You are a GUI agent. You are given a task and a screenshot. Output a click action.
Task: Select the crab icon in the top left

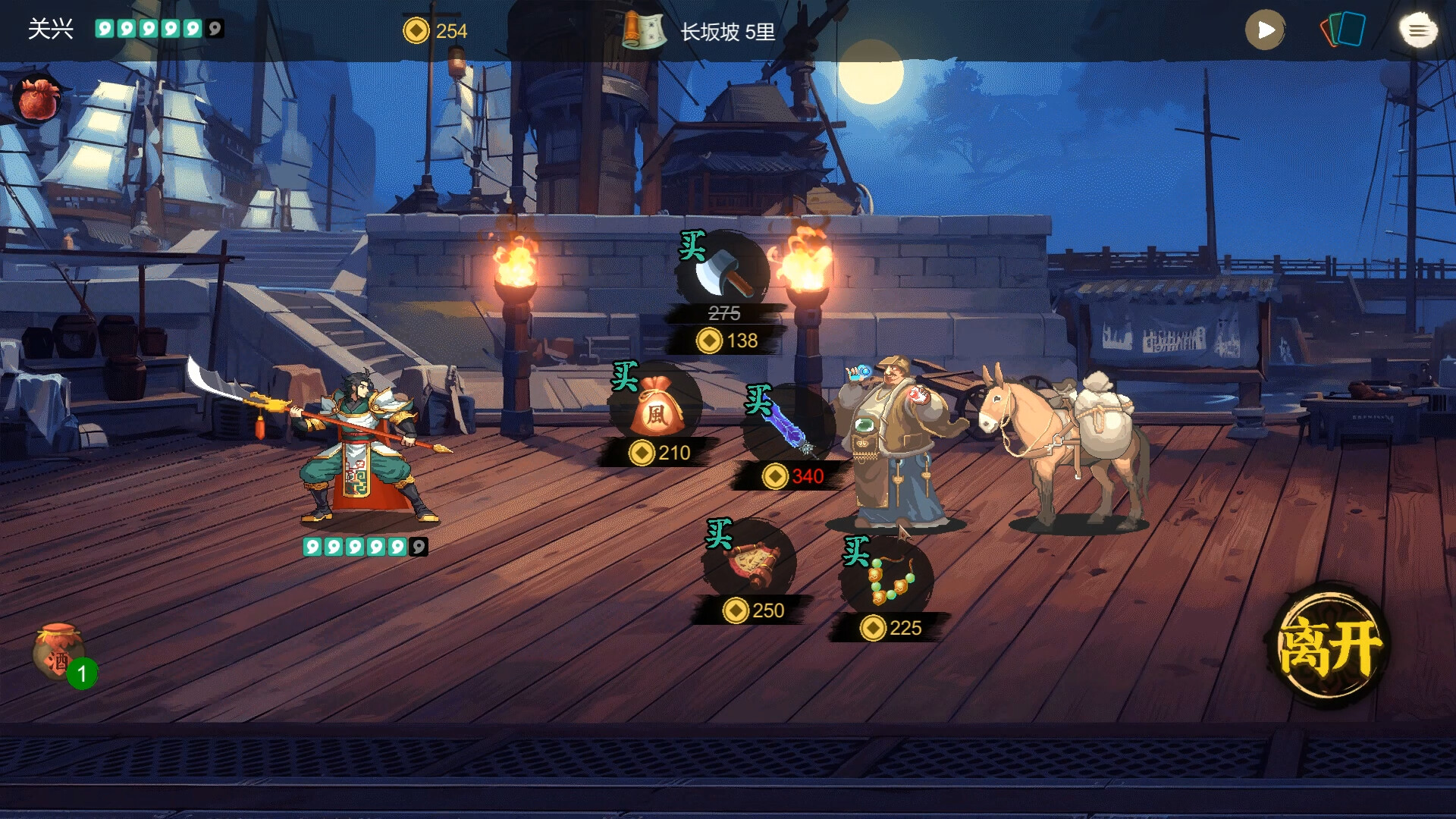(x=36, y=99)
